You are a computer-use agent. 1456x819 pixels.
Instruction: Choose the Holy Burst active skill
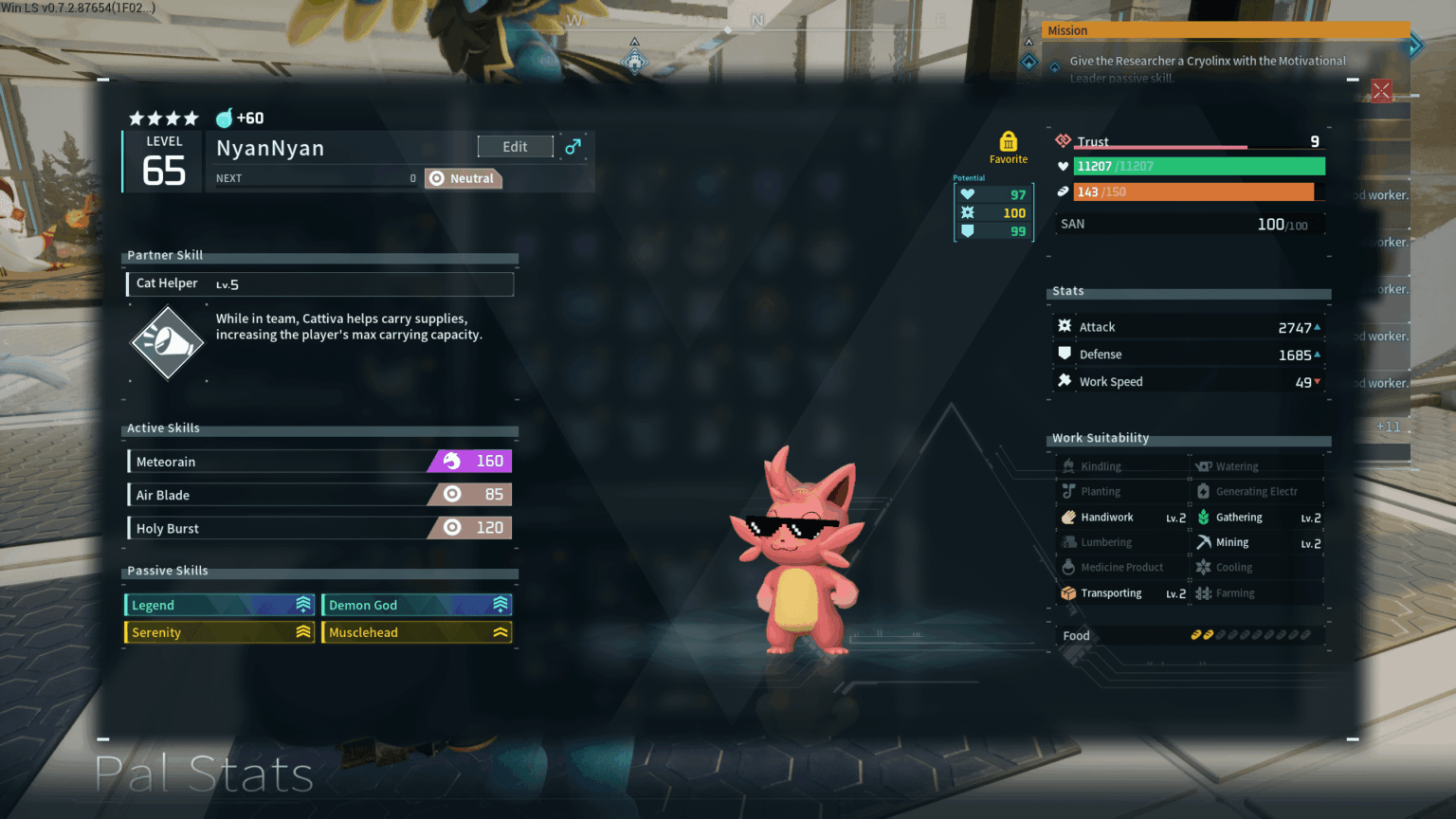tap(319, 528)
